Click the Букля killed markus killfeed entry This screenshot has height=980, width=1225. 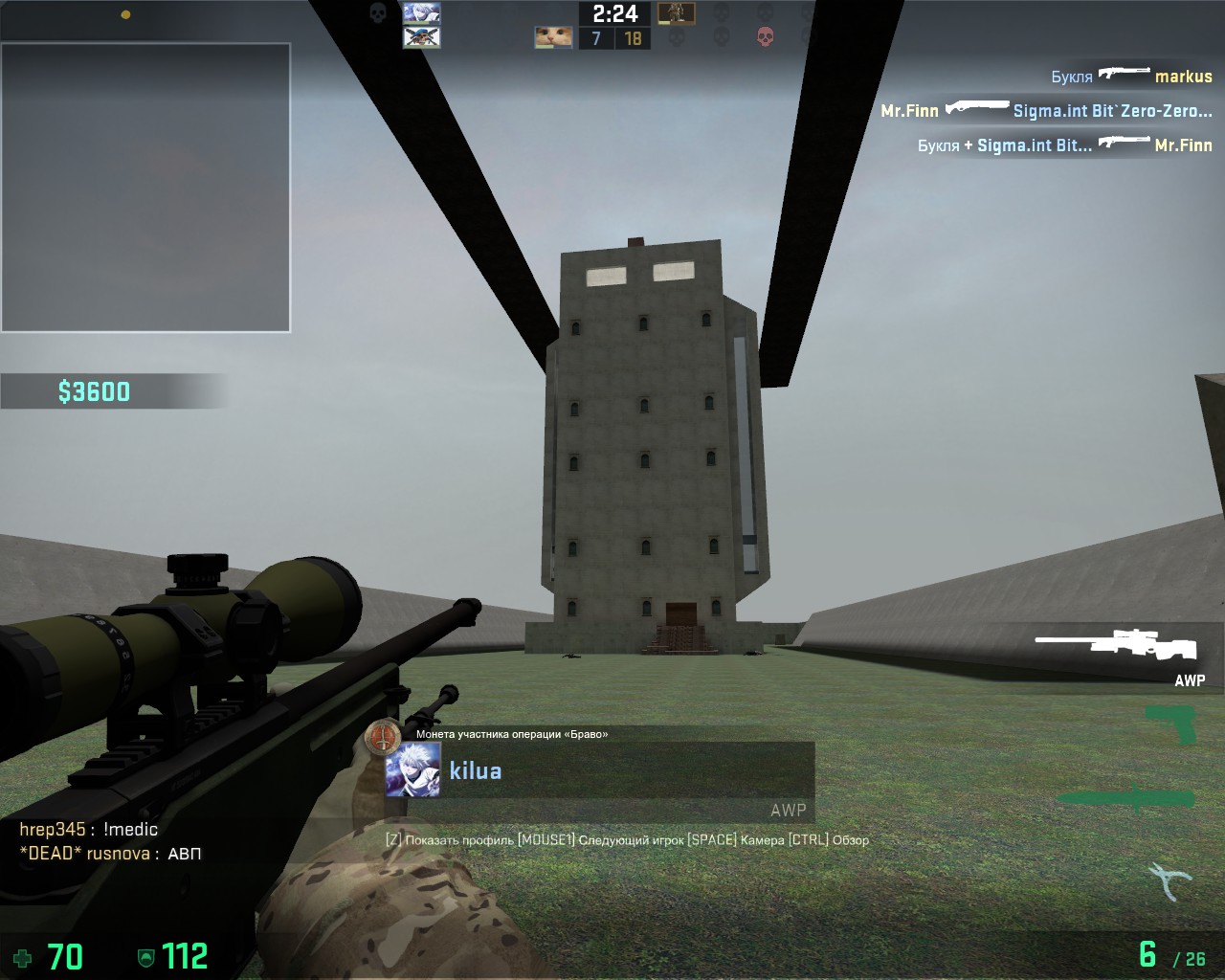coord(1131,77)
